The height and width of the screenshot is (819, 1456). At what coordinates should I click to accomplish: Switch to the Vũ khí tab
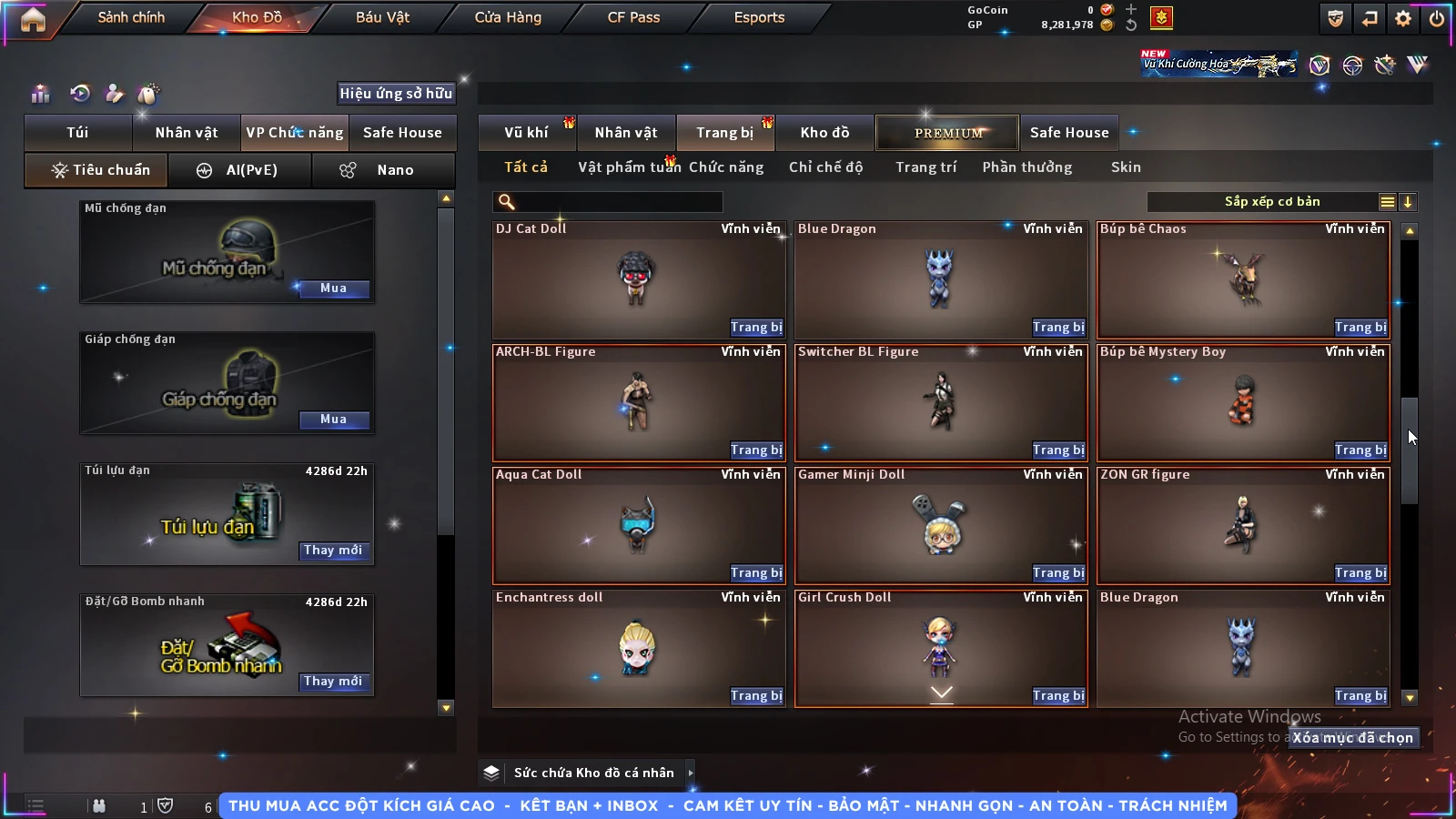tap(526, 133)
